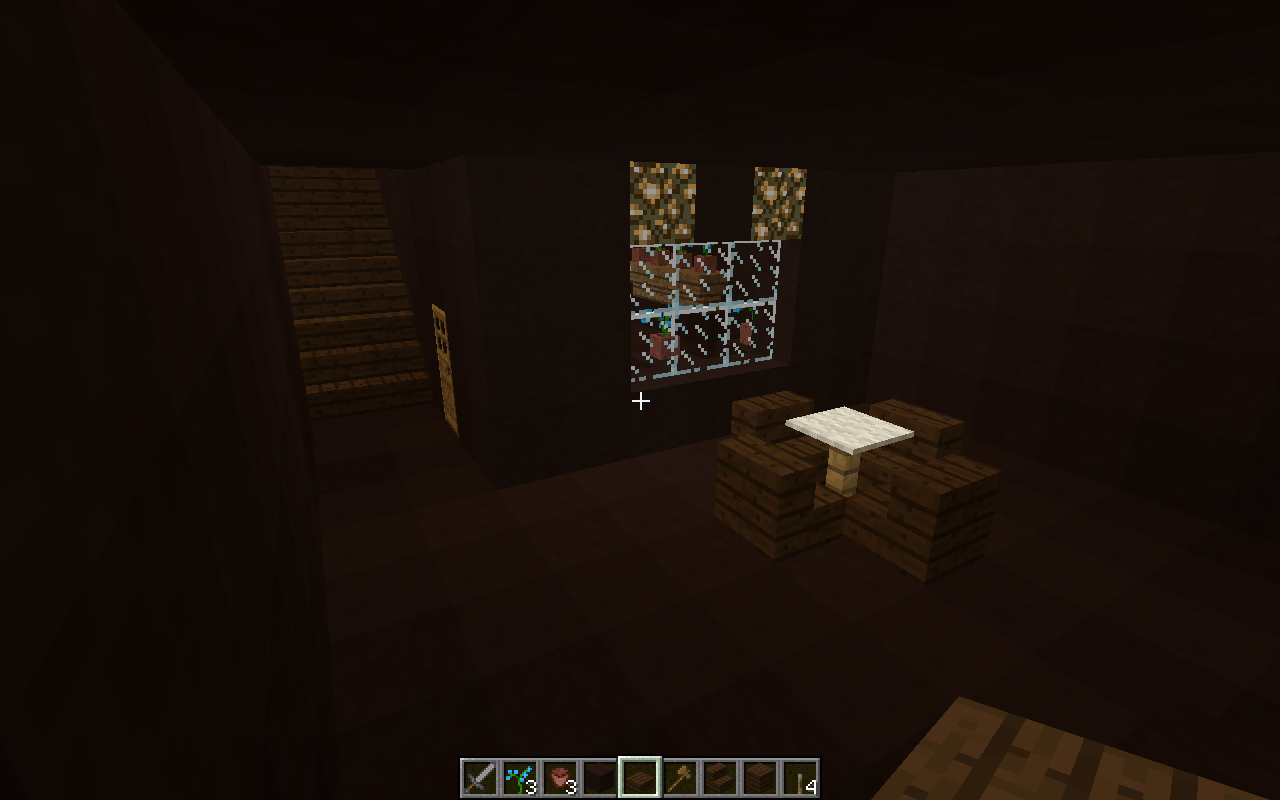Select the sword hotbar slot
1280x800 pixels.
480,778
